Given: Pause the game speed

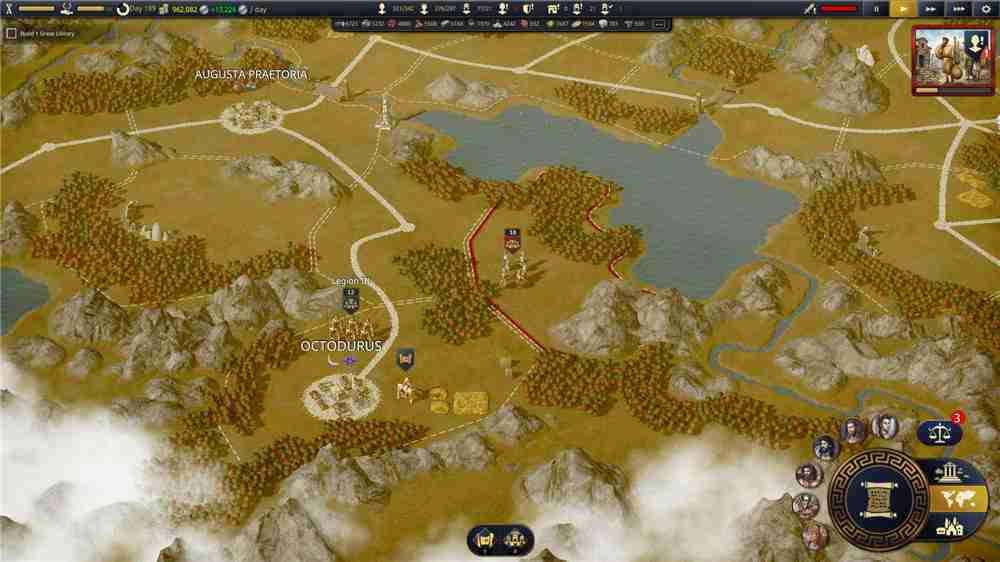Looking at the screenshot, I should pyautogui.click(x=877, y=8).
